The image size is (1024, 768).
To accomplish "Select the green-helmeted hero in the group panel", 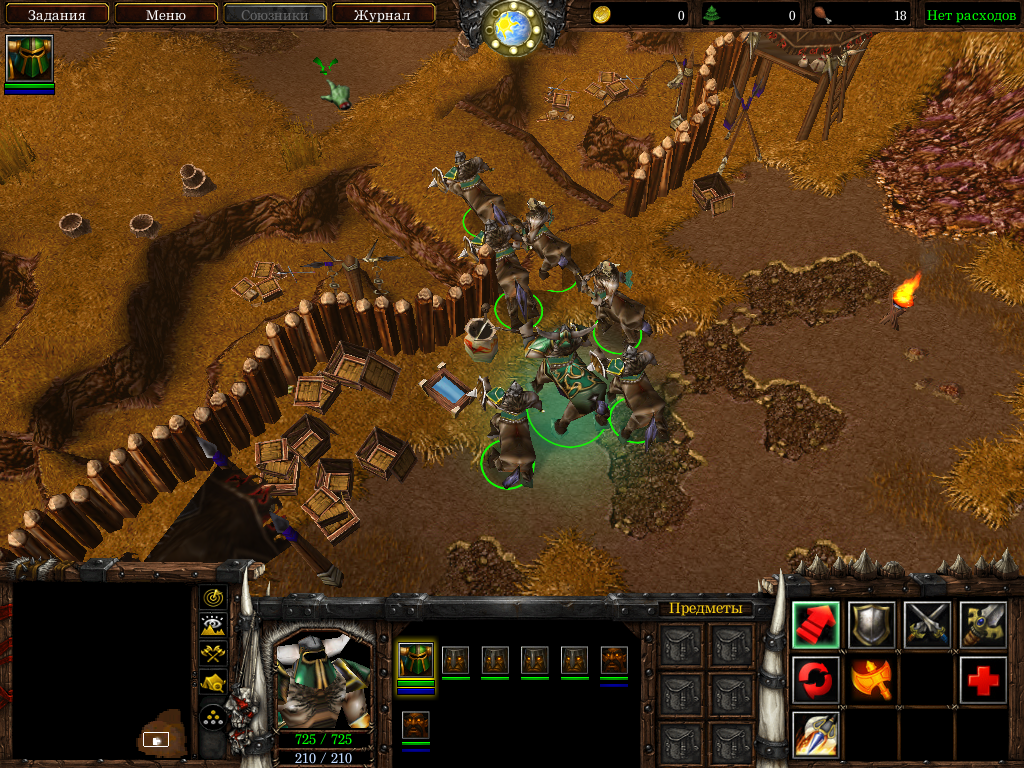I will [x=416, y=661].
